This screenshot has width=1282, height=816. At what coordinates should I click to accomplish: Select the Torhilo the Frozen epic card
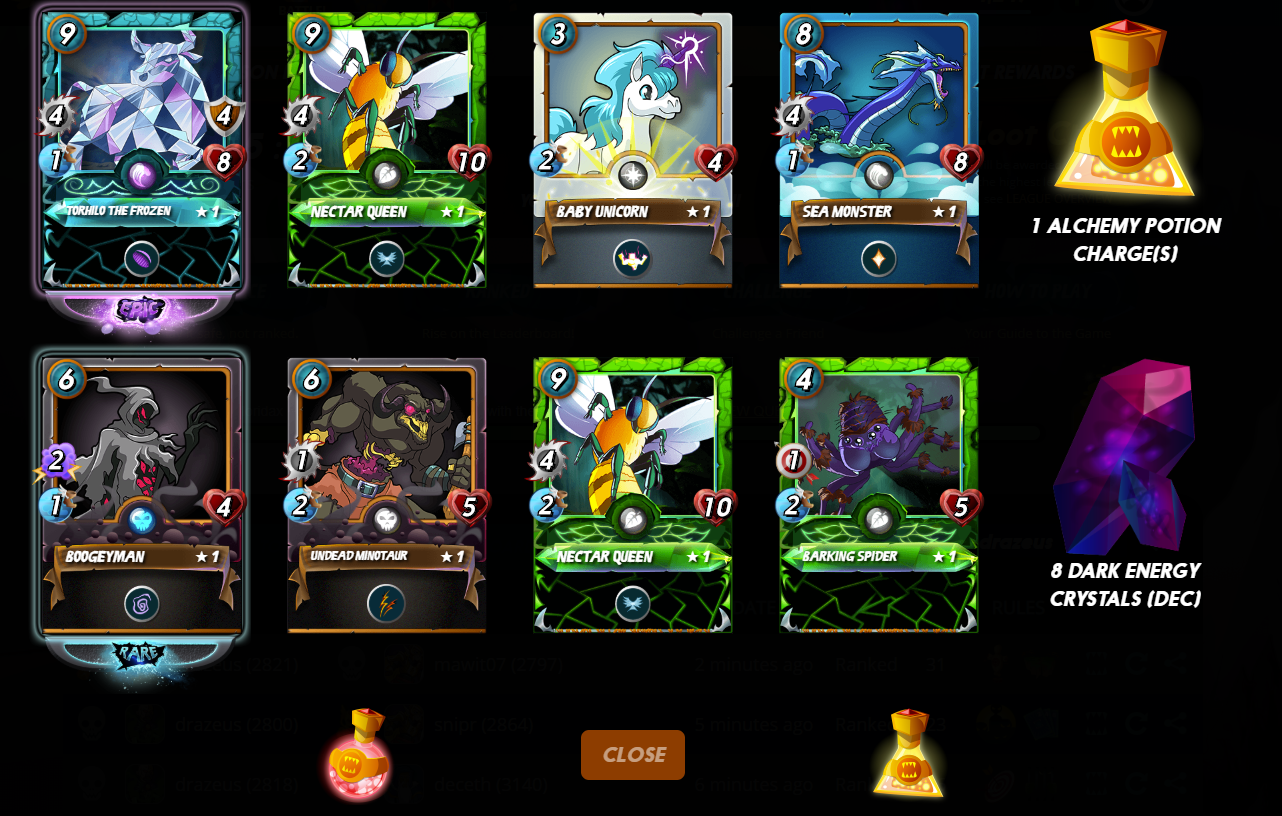pyautogui.click(x=142, y=150)
